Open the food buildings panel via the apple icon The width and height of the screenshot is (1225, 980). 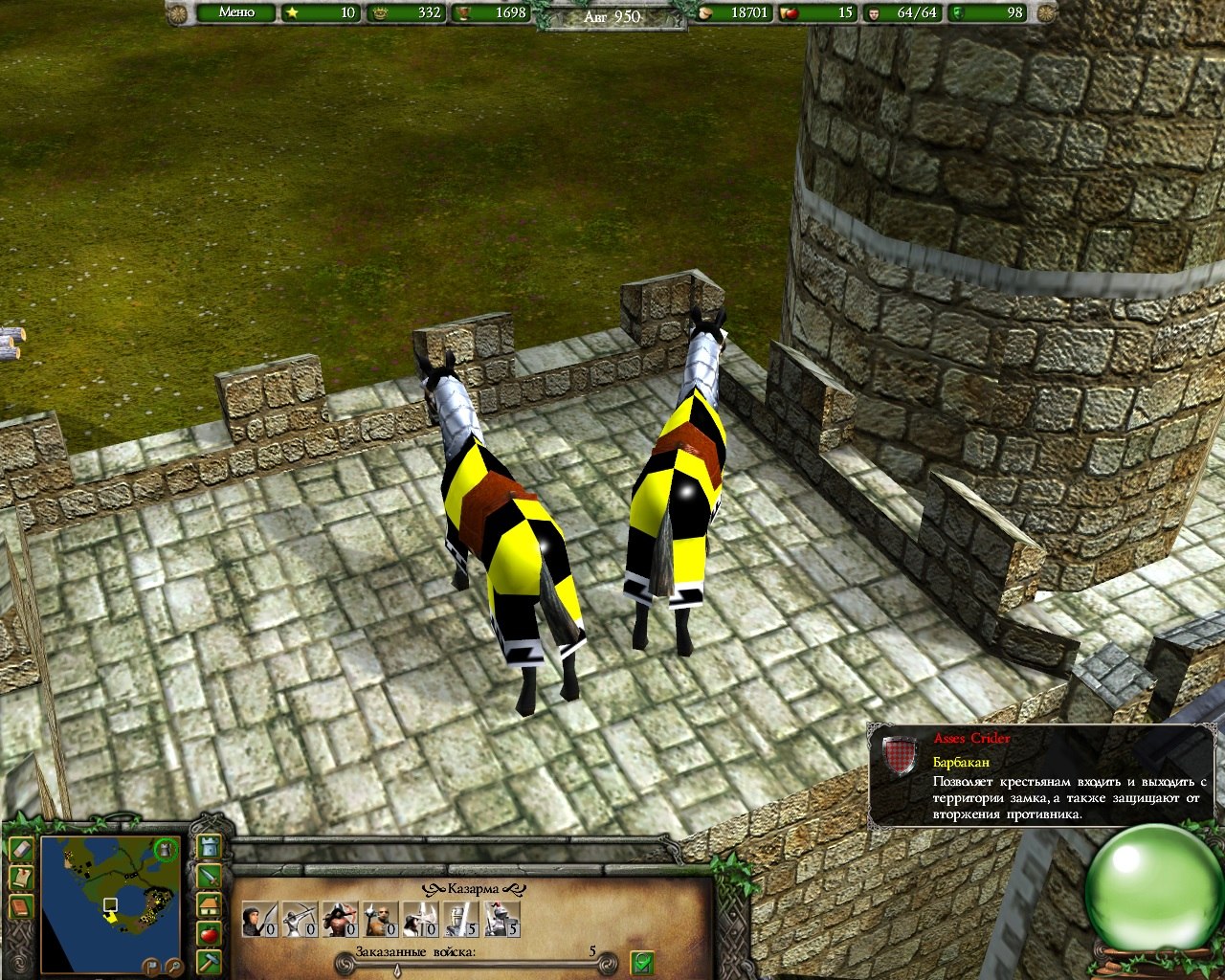pyautogui.click(x=208, y=933)
